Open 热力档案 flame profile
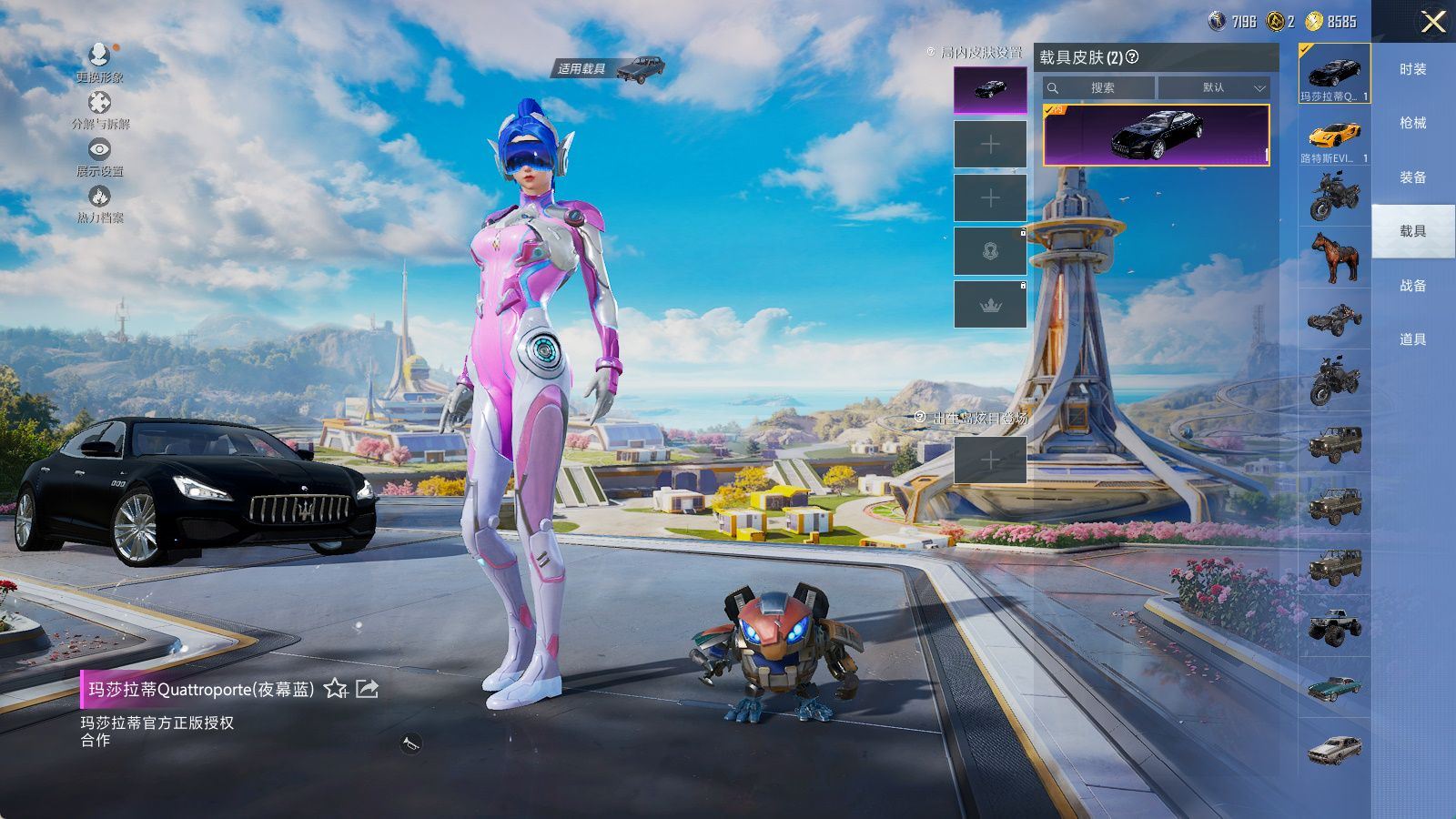Viewport: 1456px width, 819px height. coord(99,203)
